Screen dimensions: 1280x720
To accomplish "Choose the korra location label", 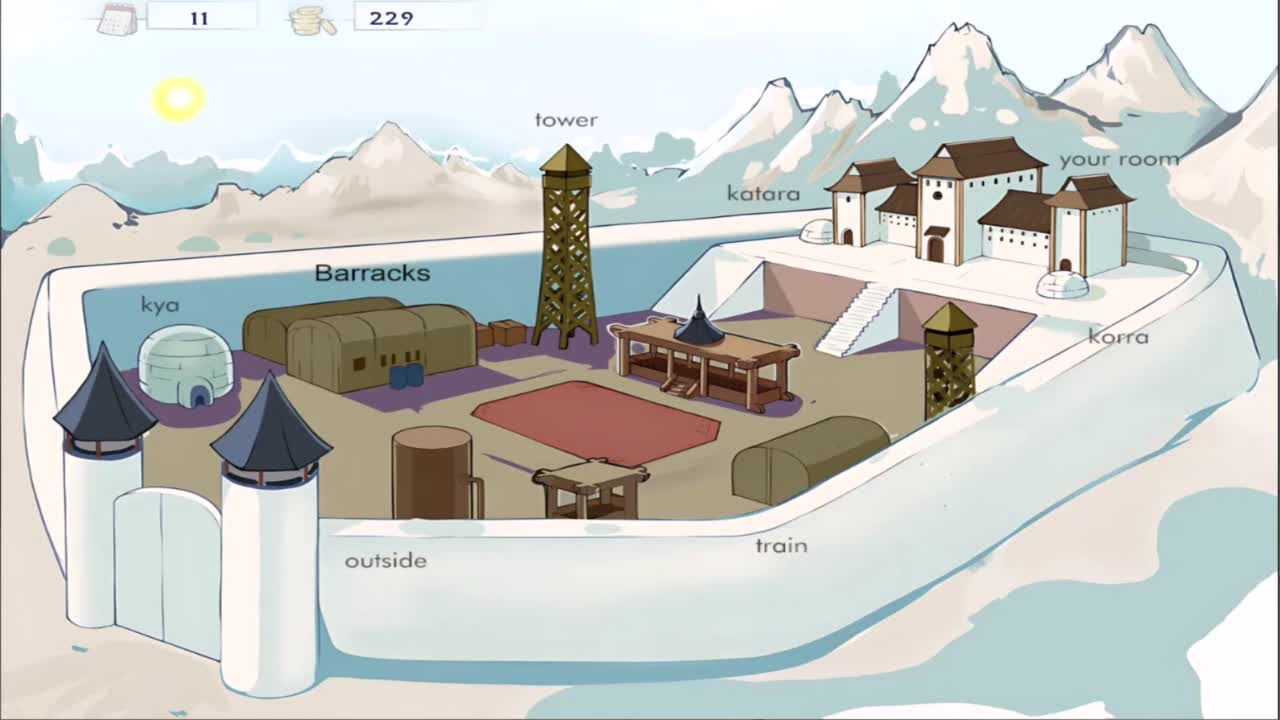I will coord(1118,337).
